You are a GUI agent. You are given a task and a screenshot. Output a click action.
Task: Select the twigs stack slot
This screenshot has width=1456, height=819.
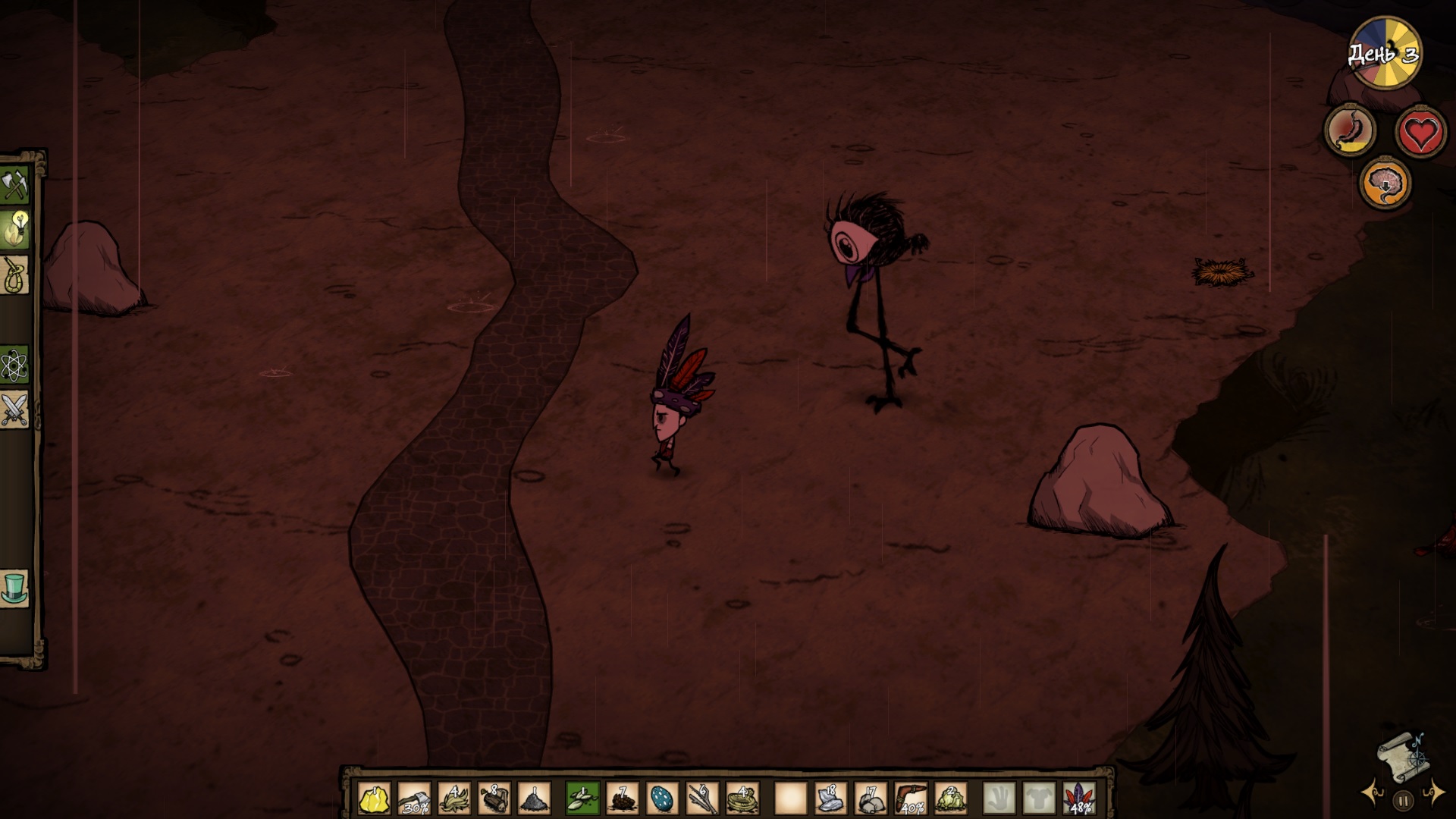tap(702, 799)
